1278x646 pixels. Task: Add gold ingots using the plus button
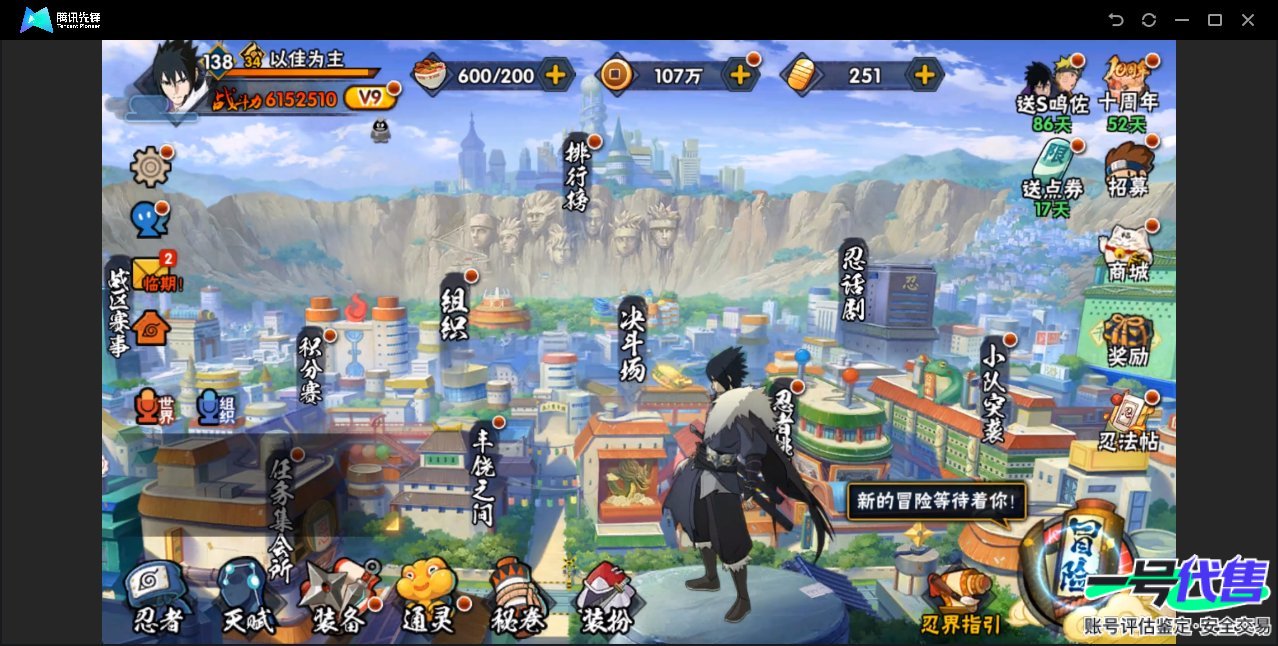(925, 75)
